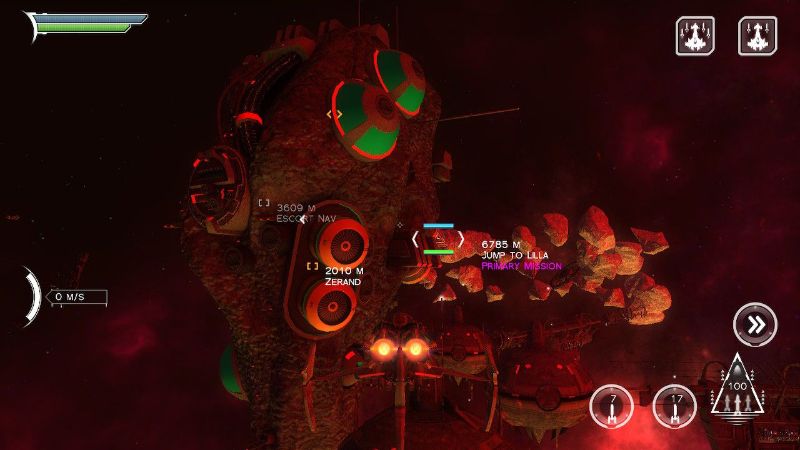Viewport: 800px width, 450px height.
Task: Select the Zerand waypoint marker
Action: [313, 267]
